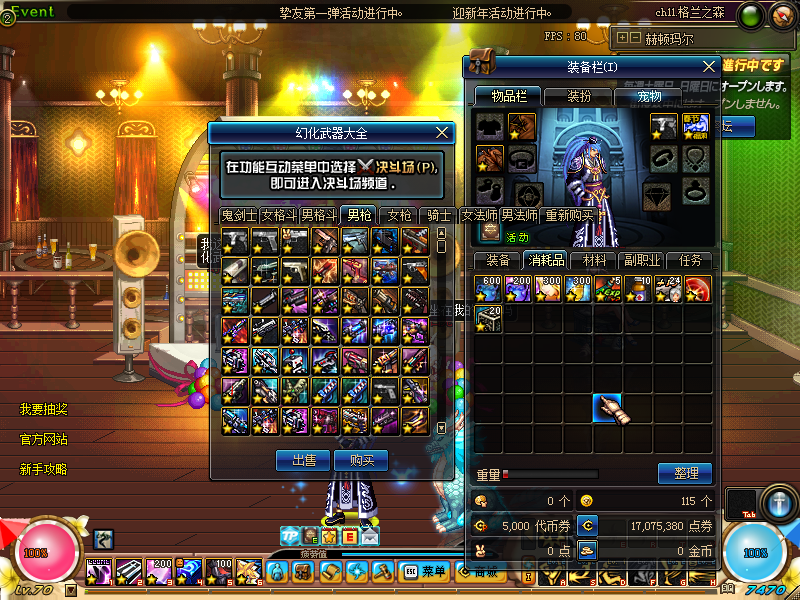The image size is (800, 600).
Task: Open the 官方网站 official website link
Action: 44,439
